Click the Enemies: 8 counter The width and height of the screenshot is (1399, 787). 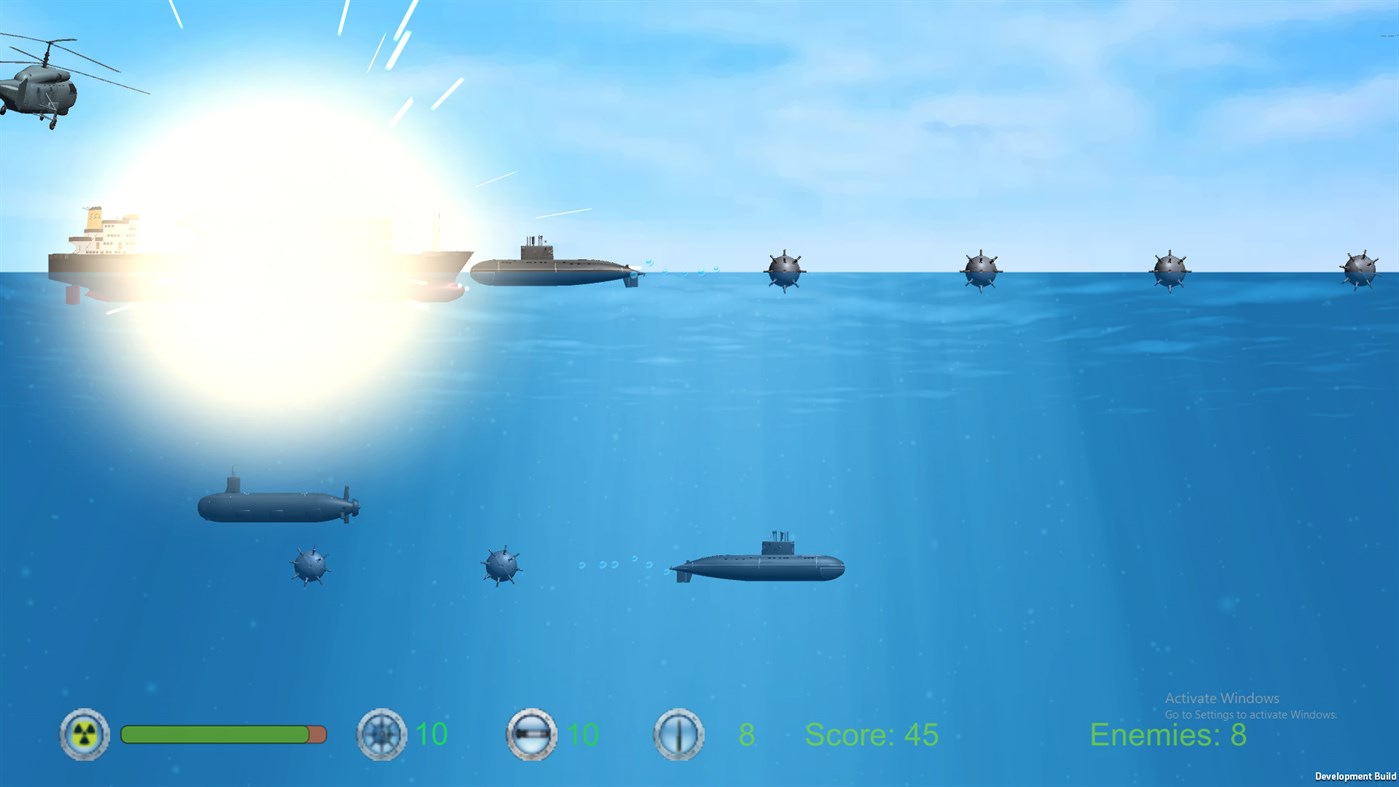tap(1167, 735)
